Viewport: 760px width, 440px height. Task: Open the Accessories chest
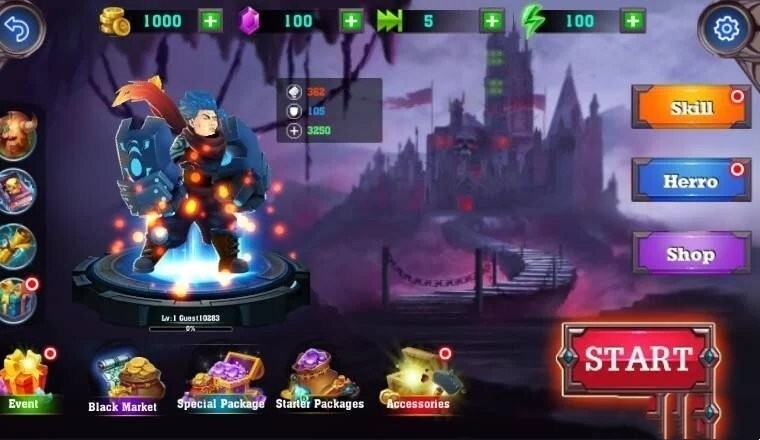click(418, 378)
